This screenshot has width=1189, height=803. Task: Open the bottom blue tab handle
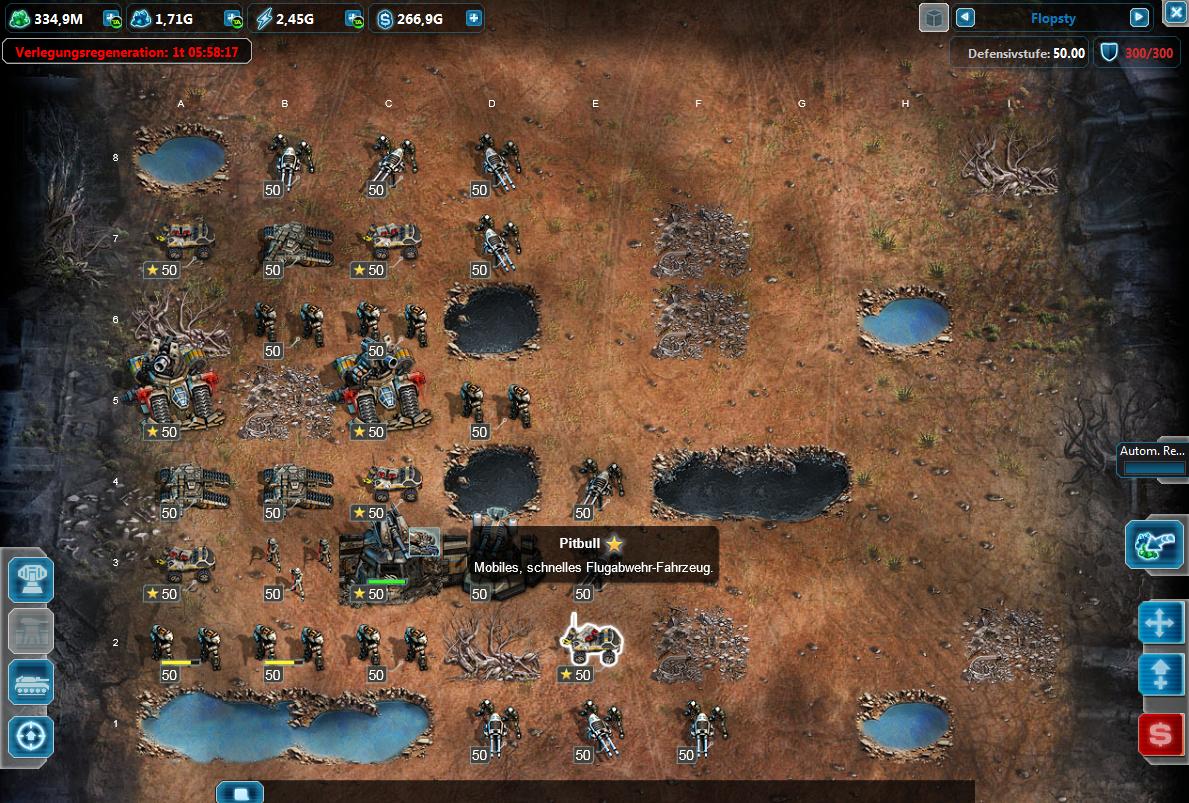point(239,792)
